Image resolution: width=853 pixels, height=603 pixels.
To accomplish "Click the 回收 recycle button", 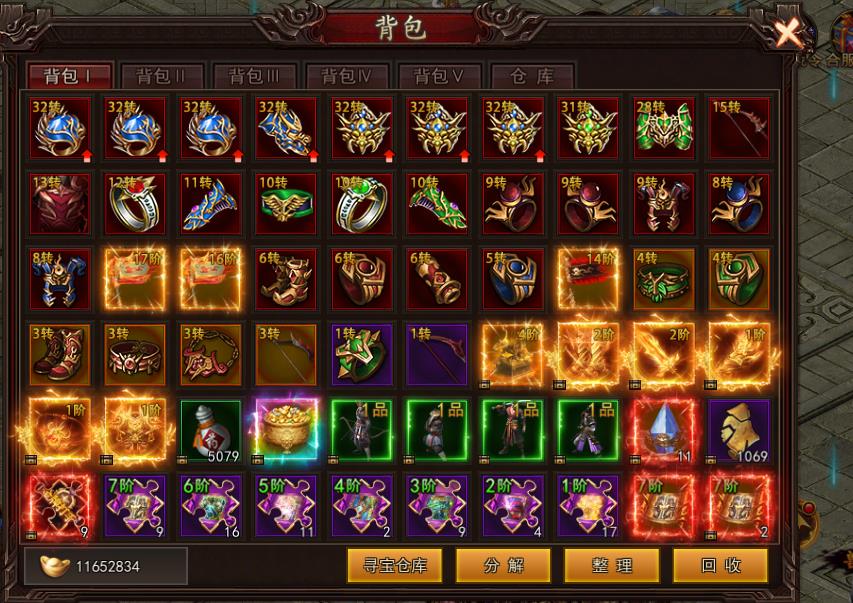I will [x=720, y=565].
